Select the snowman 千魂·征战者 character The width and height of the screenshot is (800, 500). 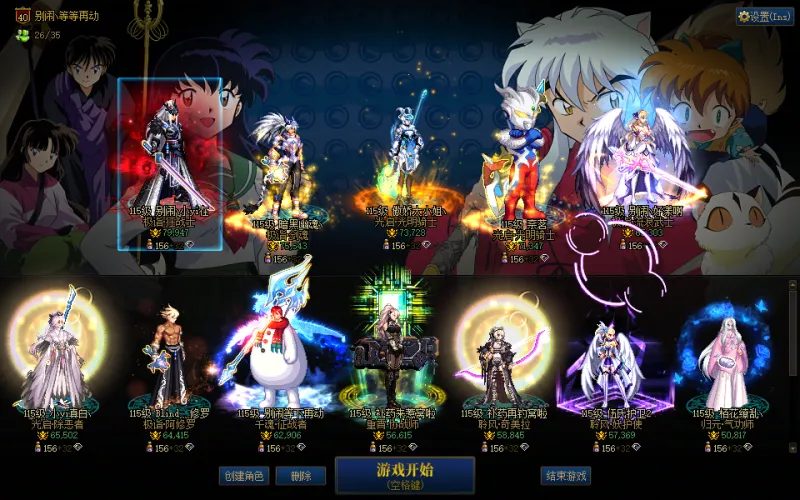(277, 360)
